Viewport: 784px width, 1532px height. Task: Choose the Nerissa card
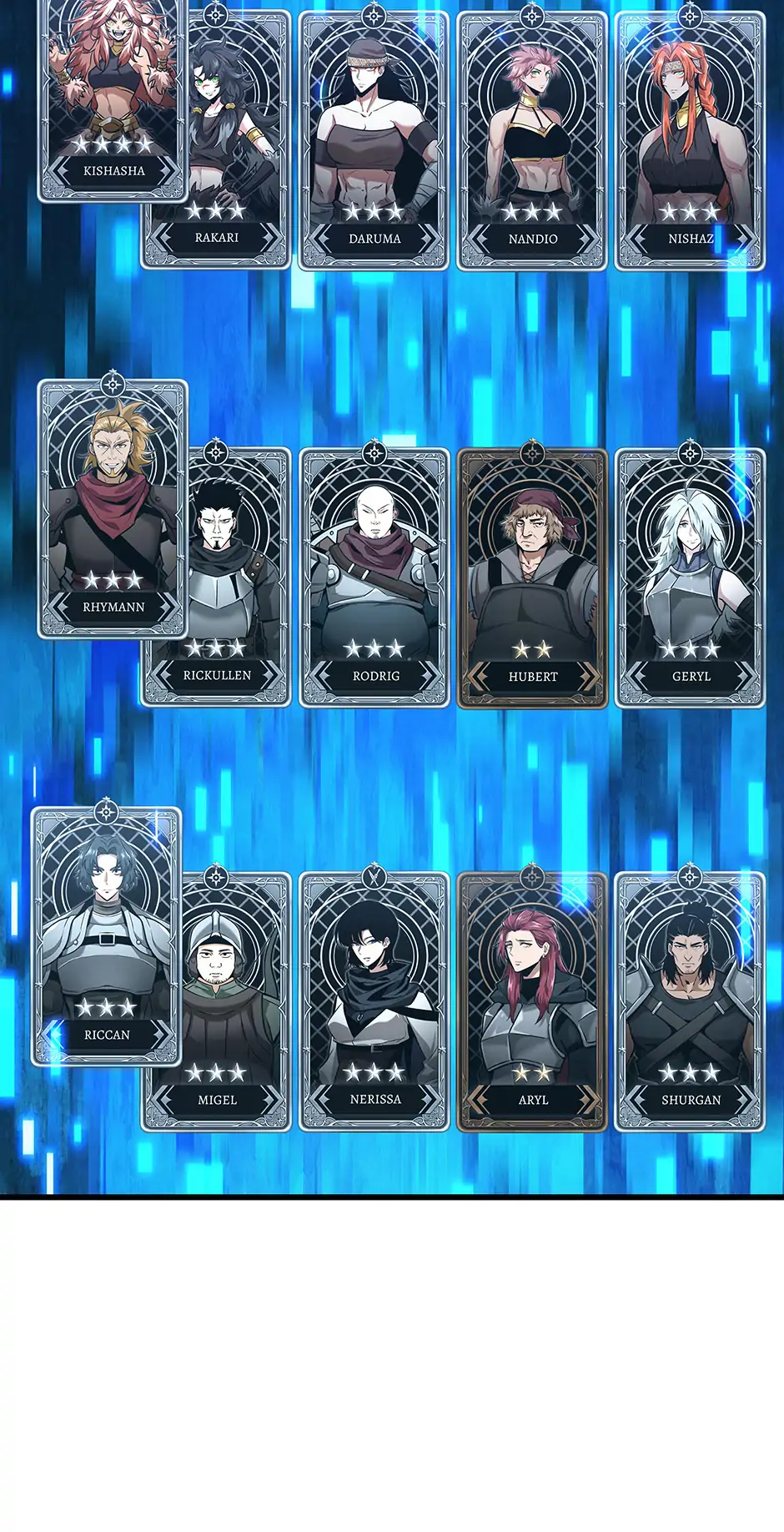374,1001
